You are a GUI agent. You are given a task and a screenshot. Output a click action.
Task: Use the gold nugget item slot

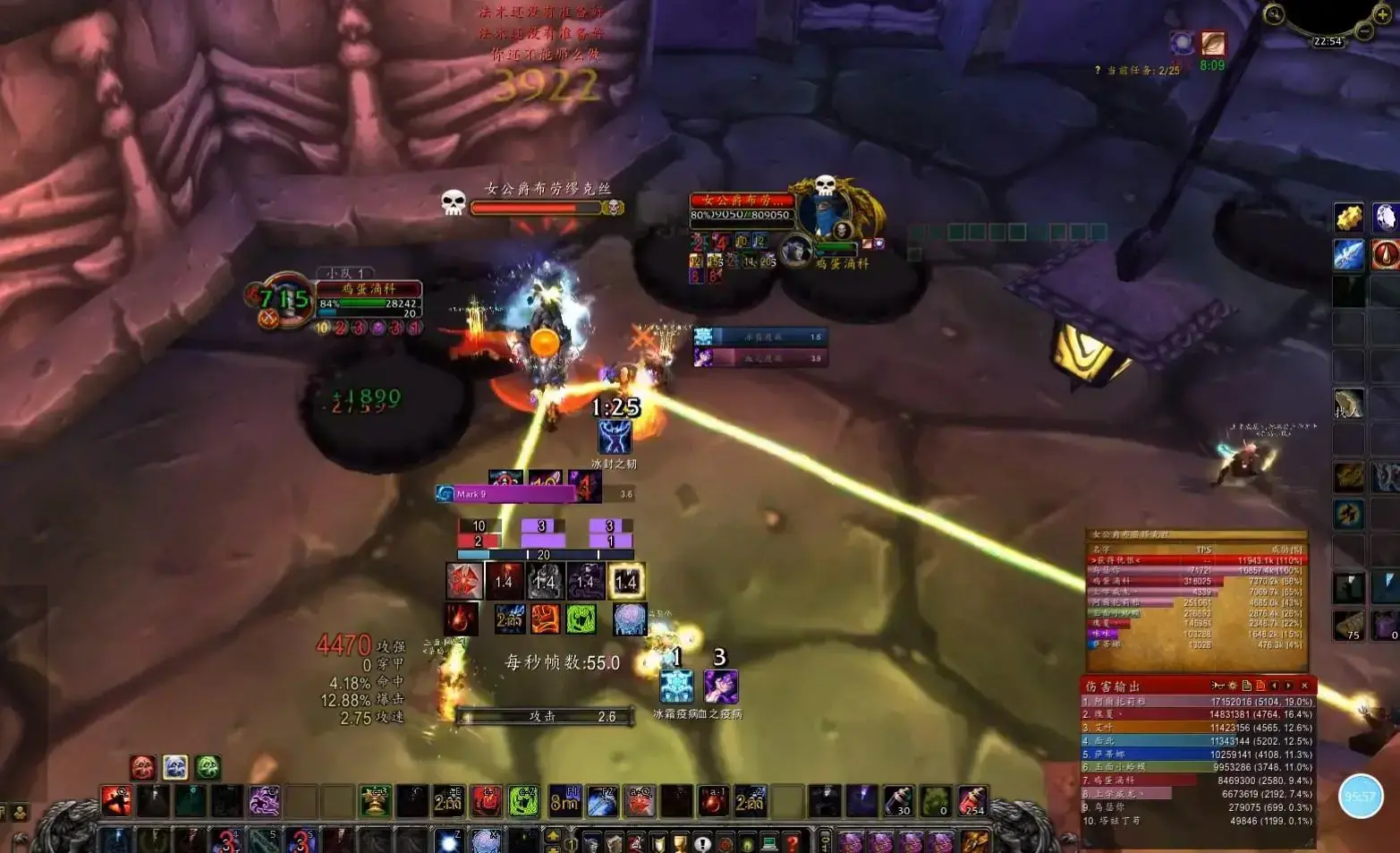(1348, 218)
